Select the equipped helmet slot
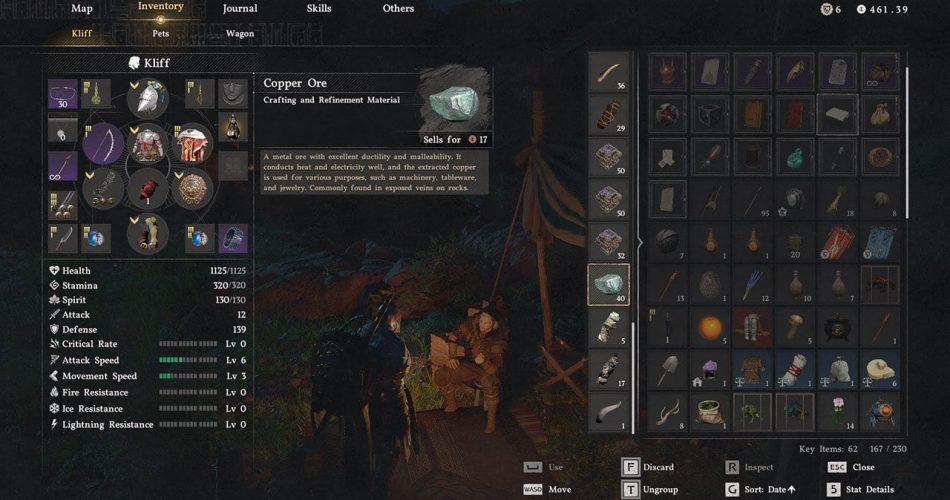This screenshot has width=950, height=500. click(147, 98)
